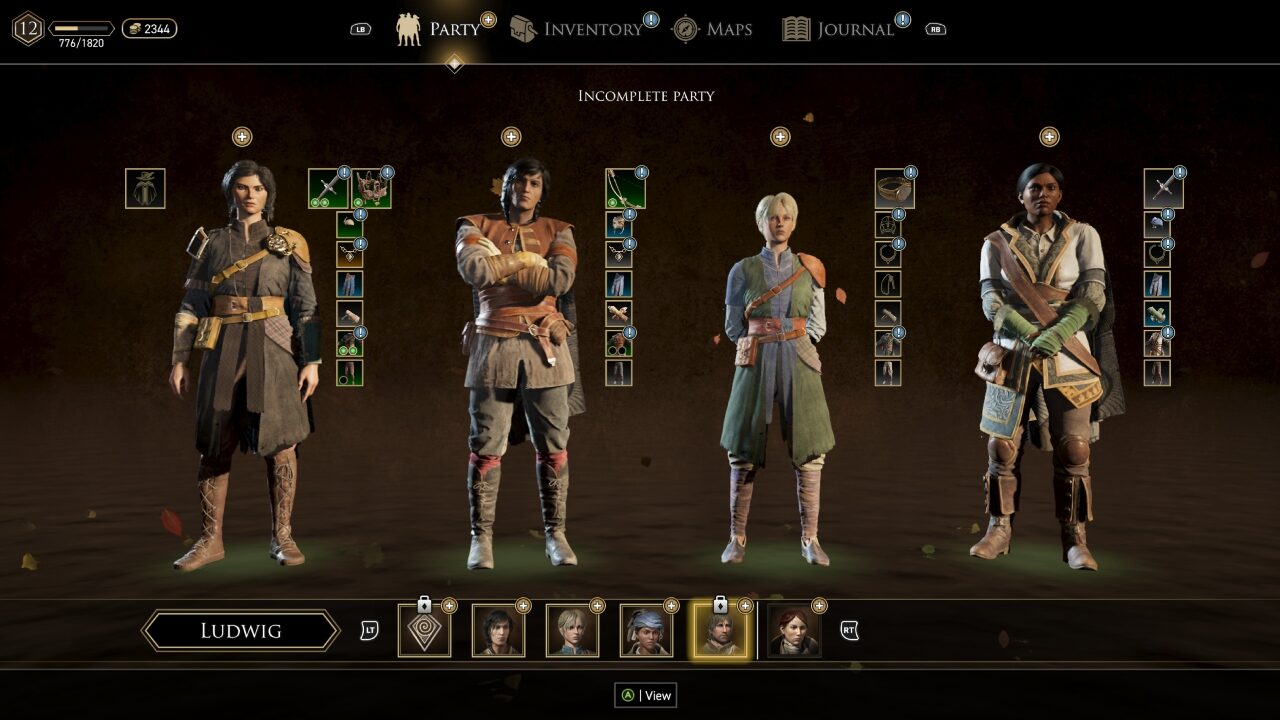Choose the dark-haired companion portrait
This screenshot has width=1280, height=720.
[x=498, y=631]
